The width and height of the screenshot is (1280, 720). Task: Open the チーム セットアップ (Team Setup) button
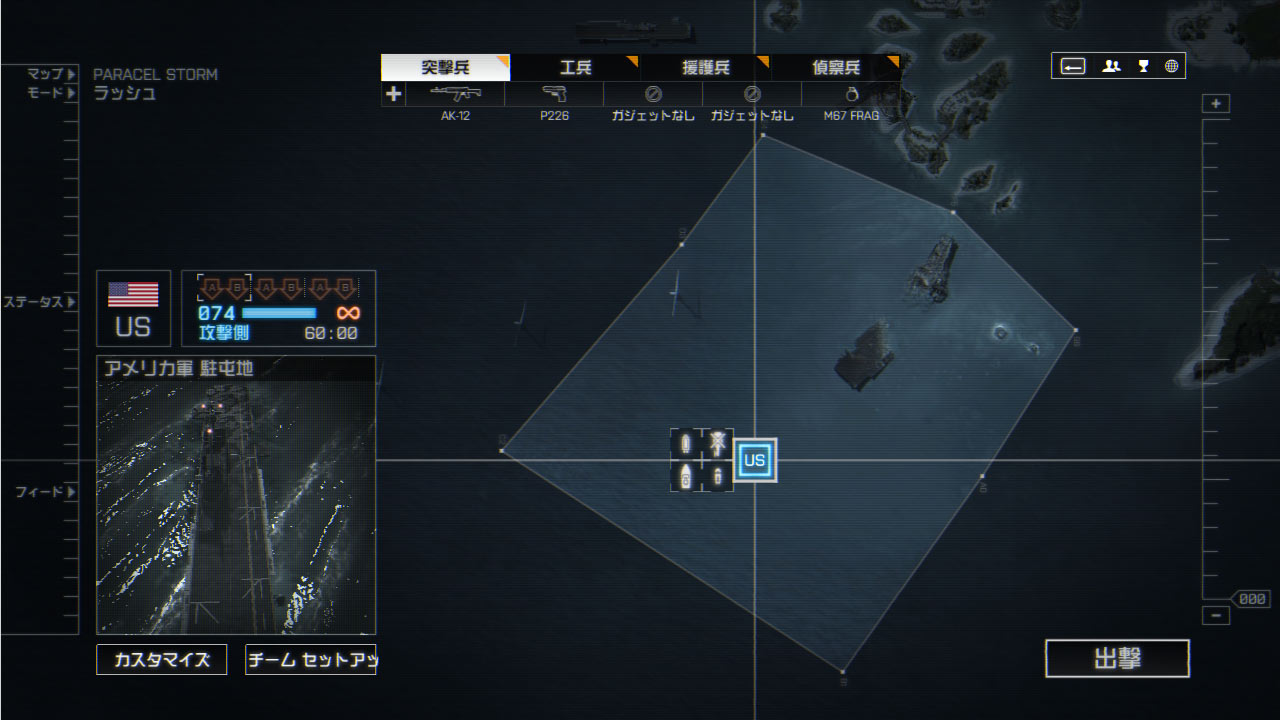pos(310,660)
